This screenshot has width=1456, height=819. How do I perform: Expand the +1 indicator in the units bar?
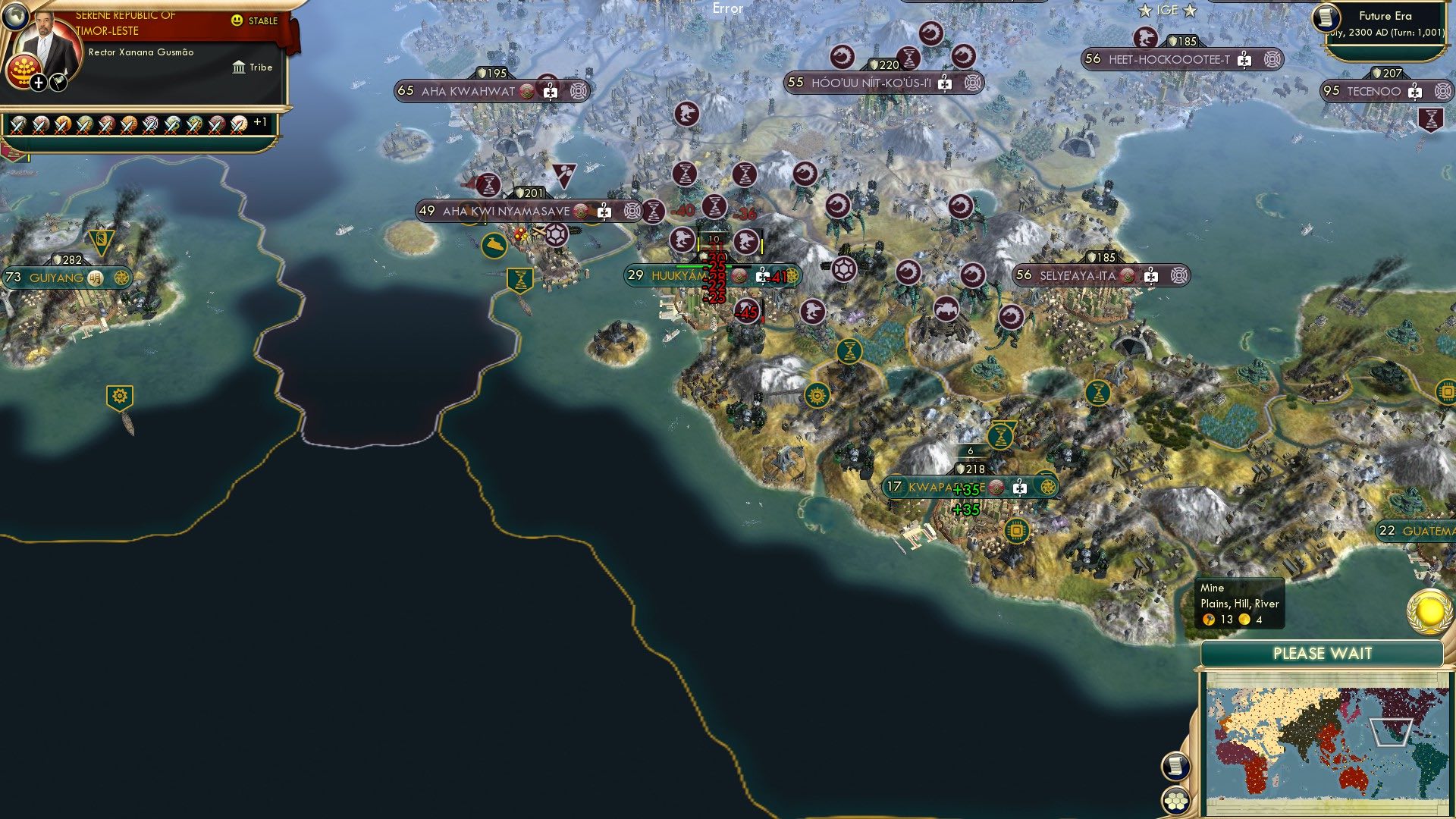tap(259, 121)
